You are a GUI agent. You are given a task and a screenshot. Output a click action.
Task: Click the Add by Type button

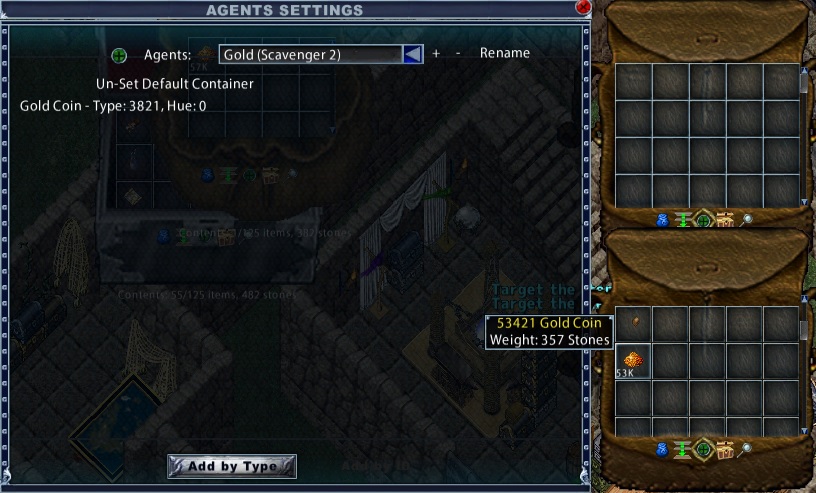(232, 466)
